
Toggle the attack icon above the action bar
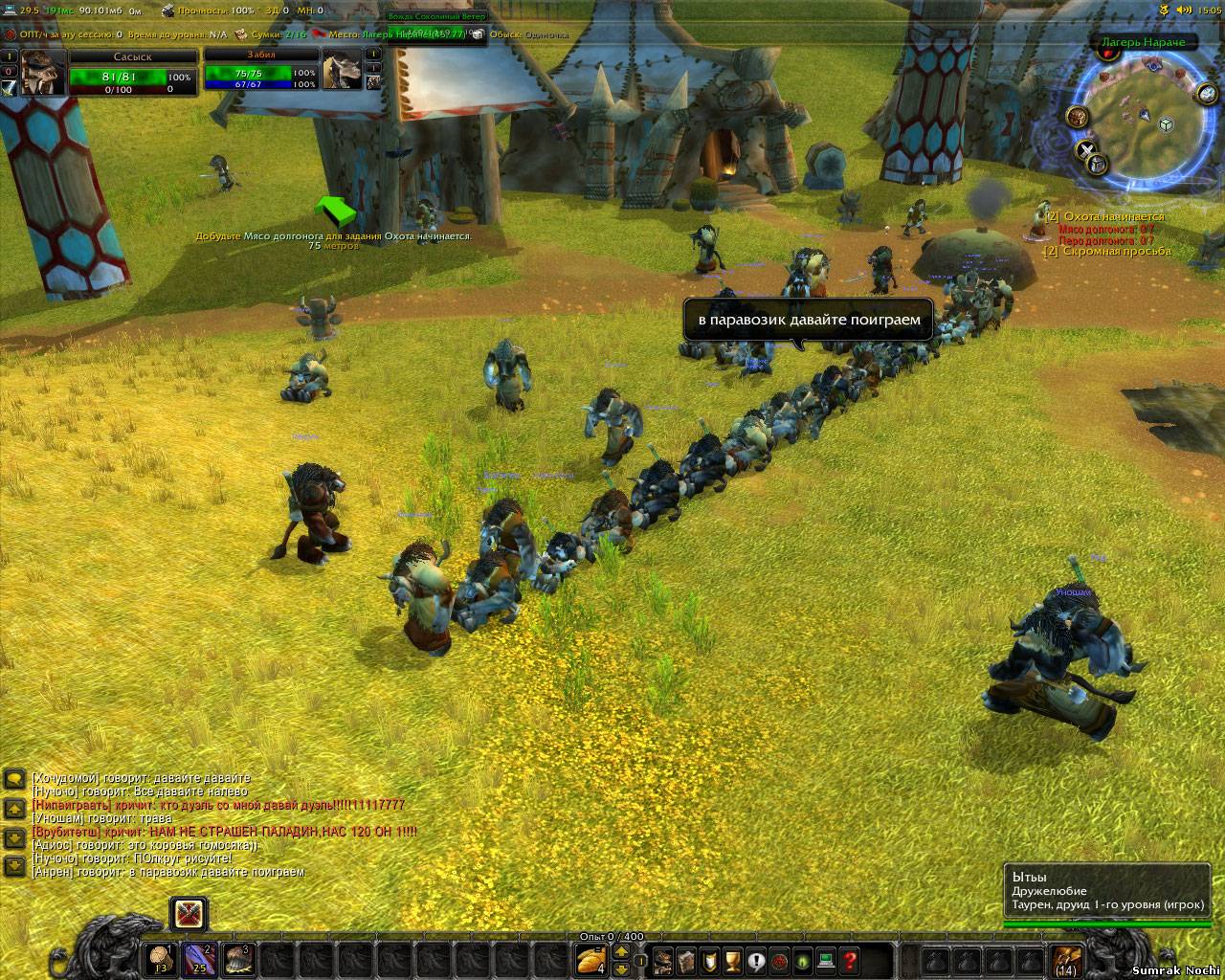(189, 914)
